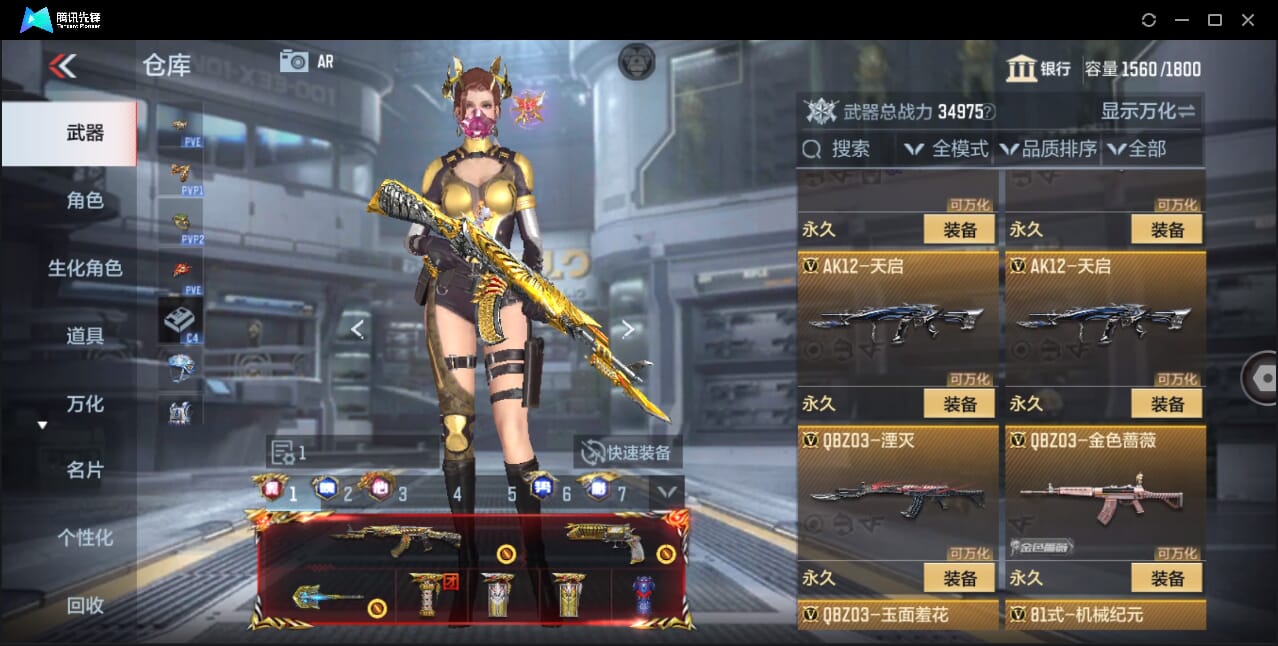
Task: Go to the 回收 section
Action: coord(84,605)
